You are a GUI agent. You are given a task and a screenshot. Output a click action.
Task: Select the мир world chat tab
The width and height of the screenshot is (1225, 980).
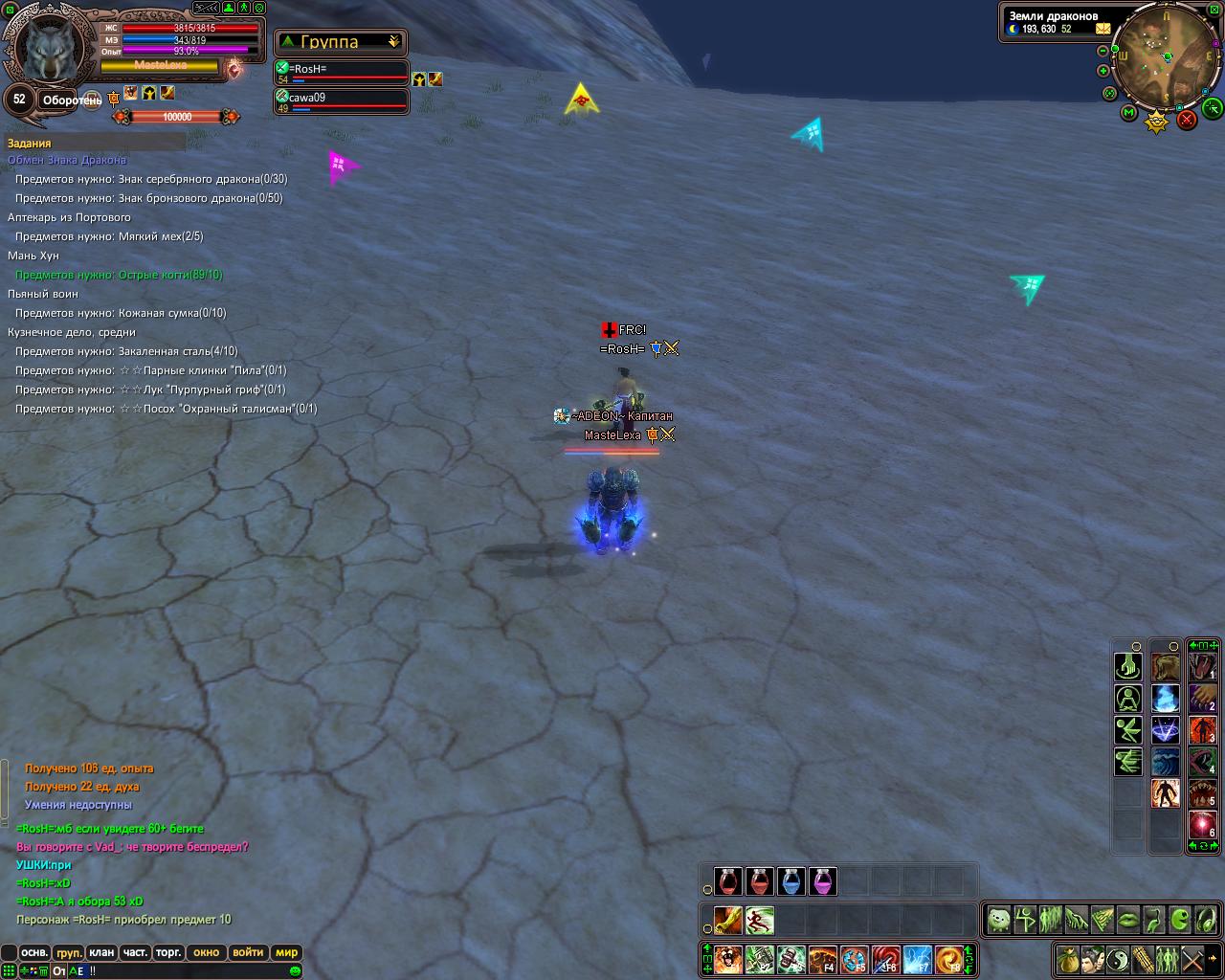[286, 952]
